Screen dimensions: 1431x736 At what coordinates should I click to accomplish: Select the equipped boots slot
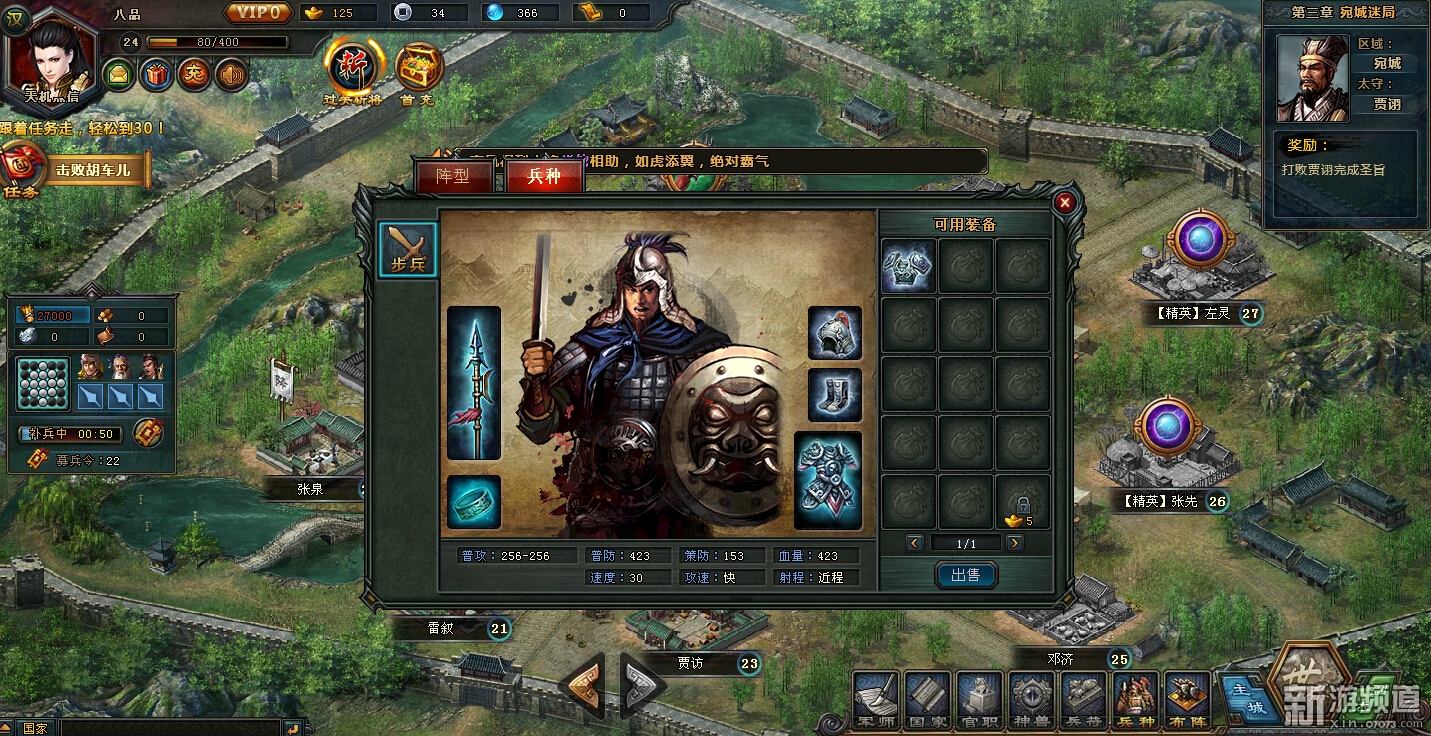834,395
